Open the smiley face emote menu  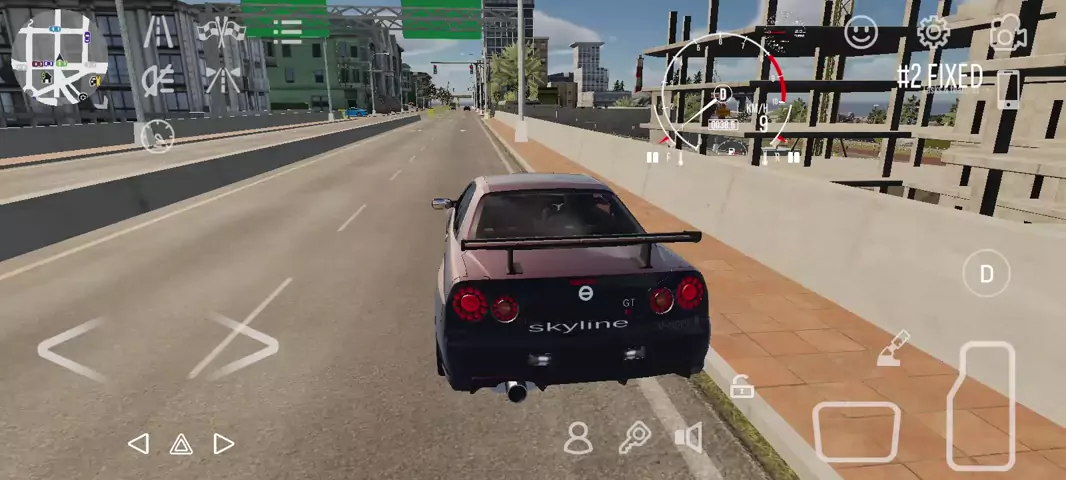860,33
